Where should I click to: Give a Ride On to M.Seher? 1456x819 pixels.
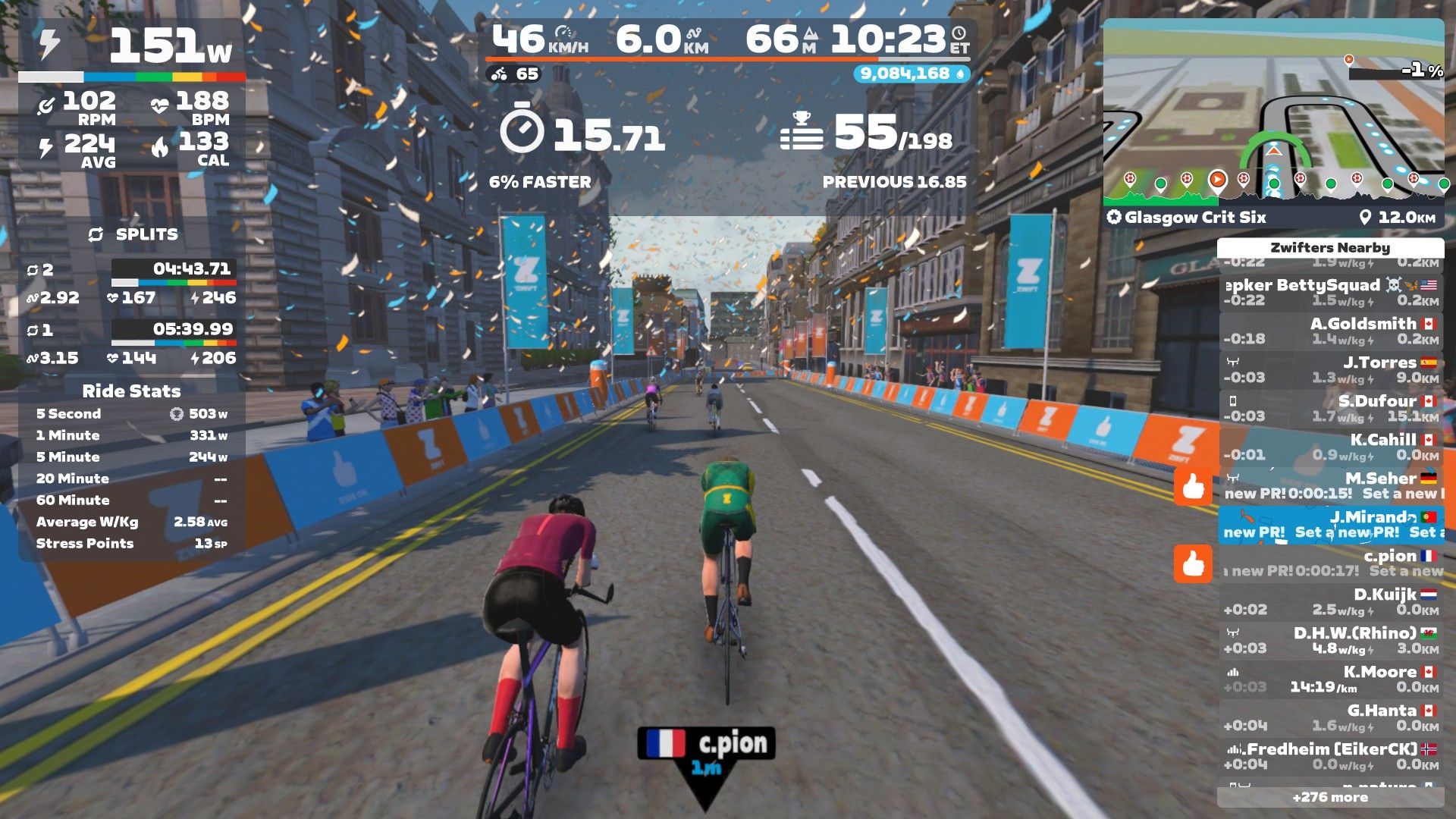point(1193,486)
